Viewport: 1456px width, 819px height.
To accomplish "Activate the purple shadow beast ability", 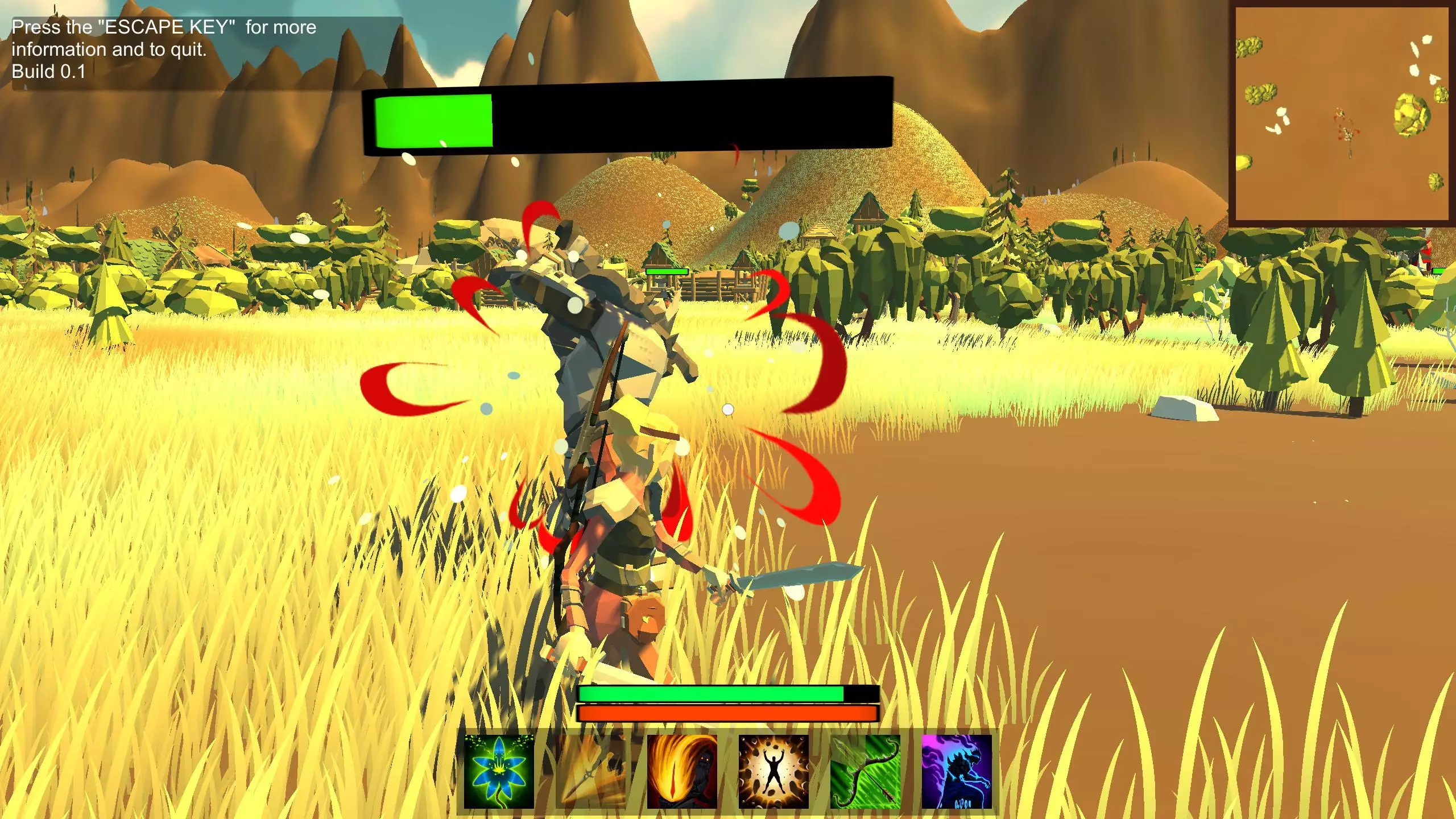I will [x=957, y=771].
